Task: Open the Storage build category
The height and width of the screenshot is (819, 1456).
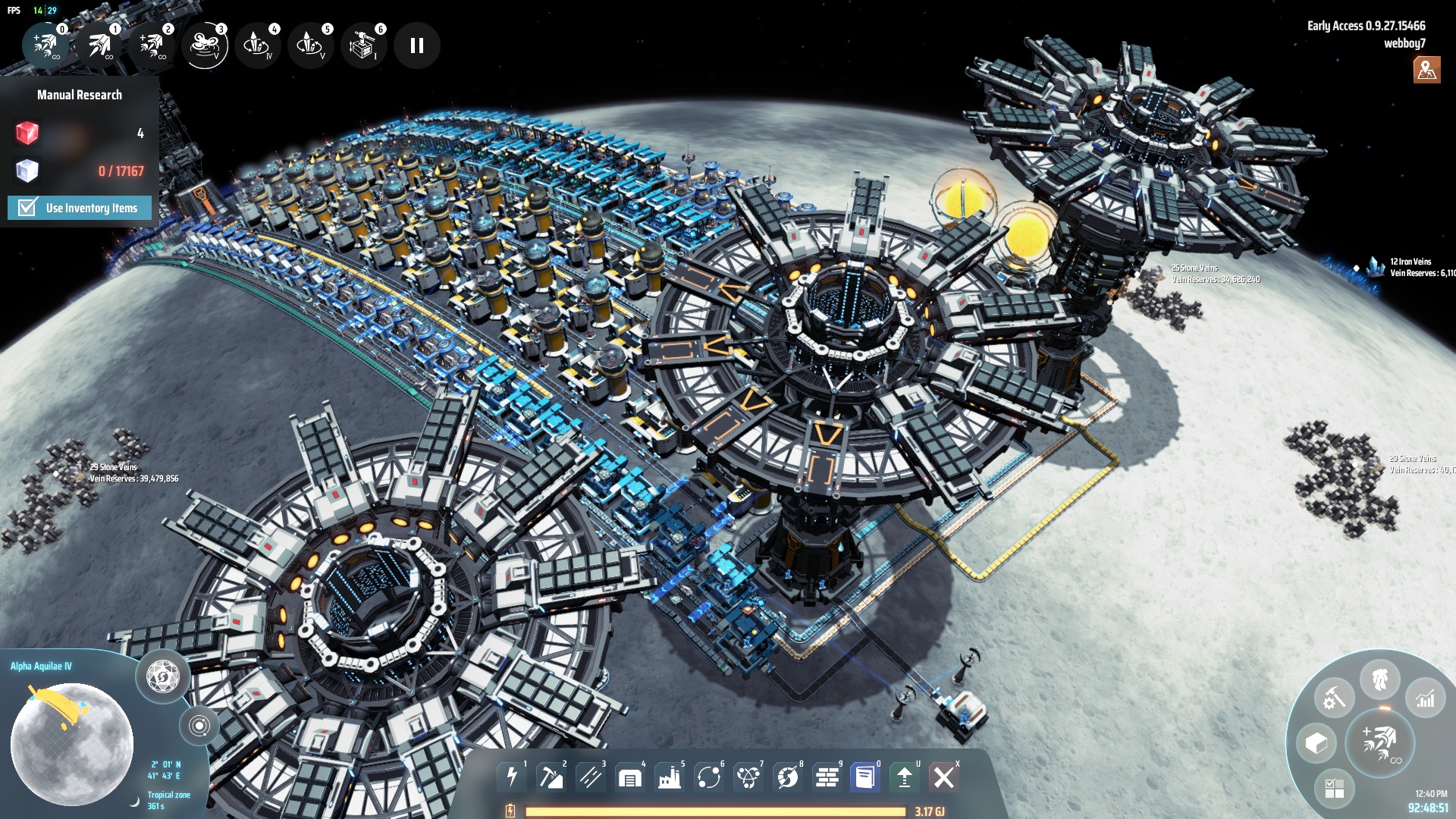Action: (629, 778)
